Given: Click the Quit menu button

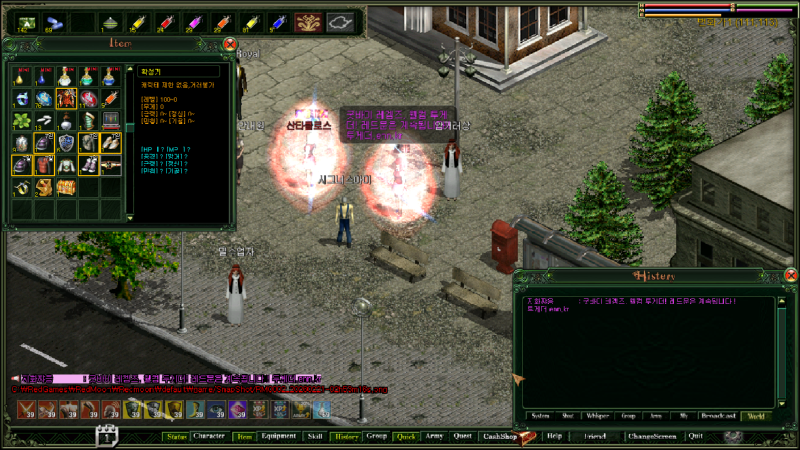Looking at the screenshot, I should (696, 436).
